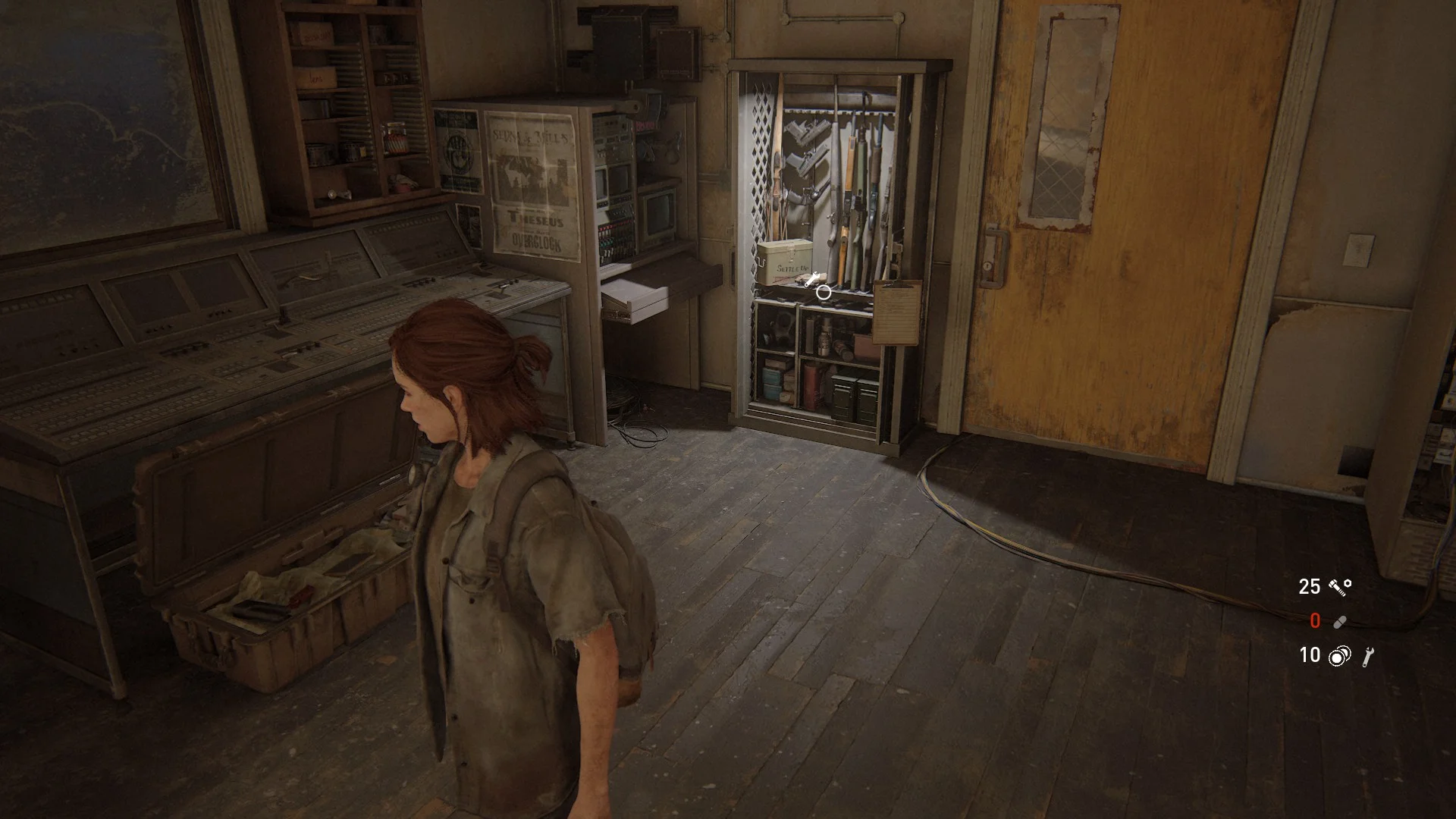This screenshot has width=1456, height=819.
Task: Select the stacked coins icon
Action: 1339,656
